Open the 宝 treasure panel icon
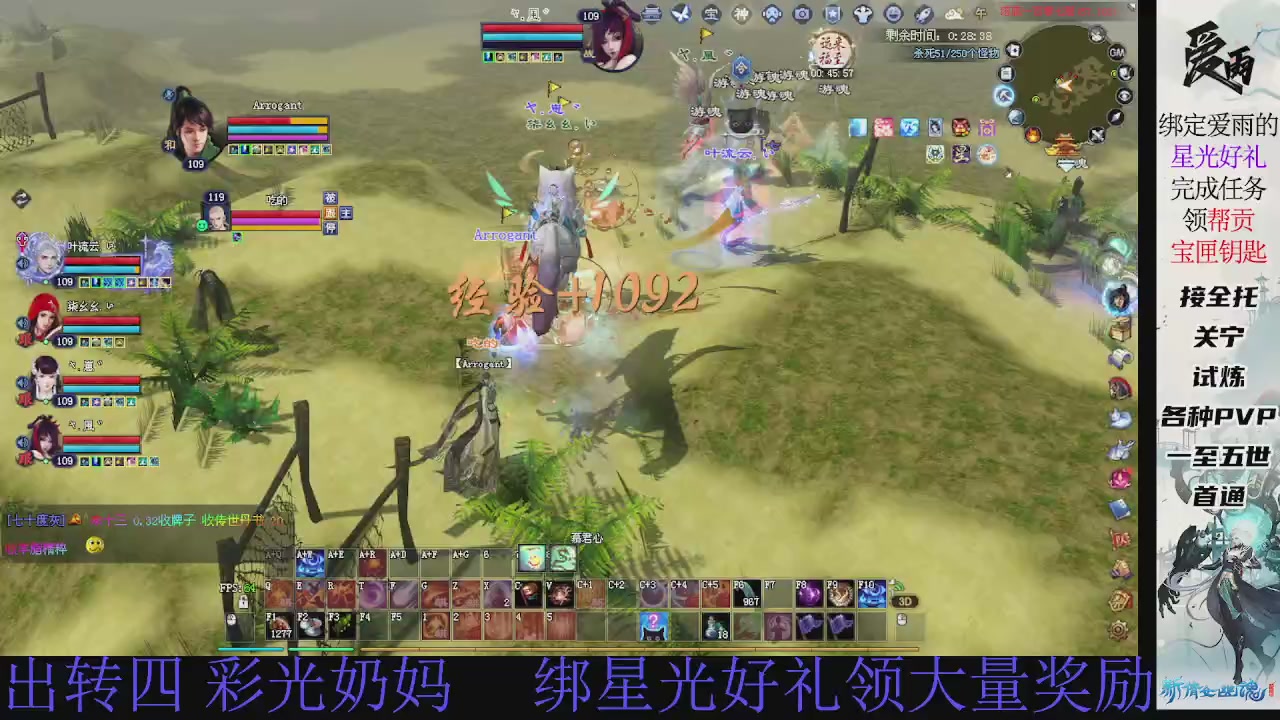Image resolution: width=1280 pixels, height=720 pixels. coord(711,14)
